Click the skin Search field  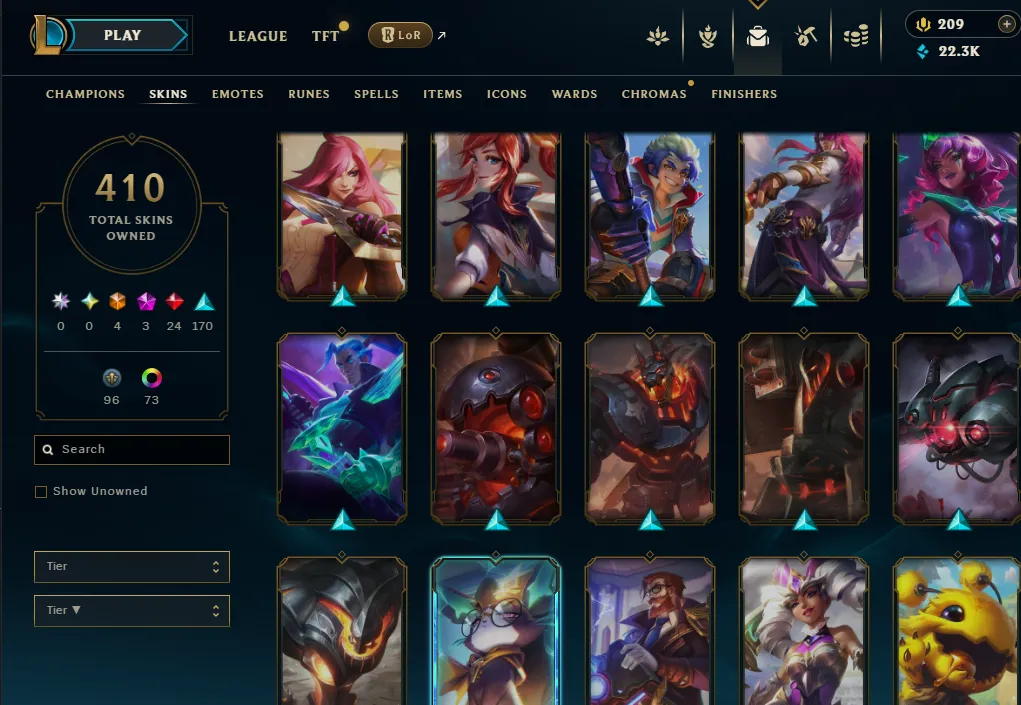[x=132, y=450]
